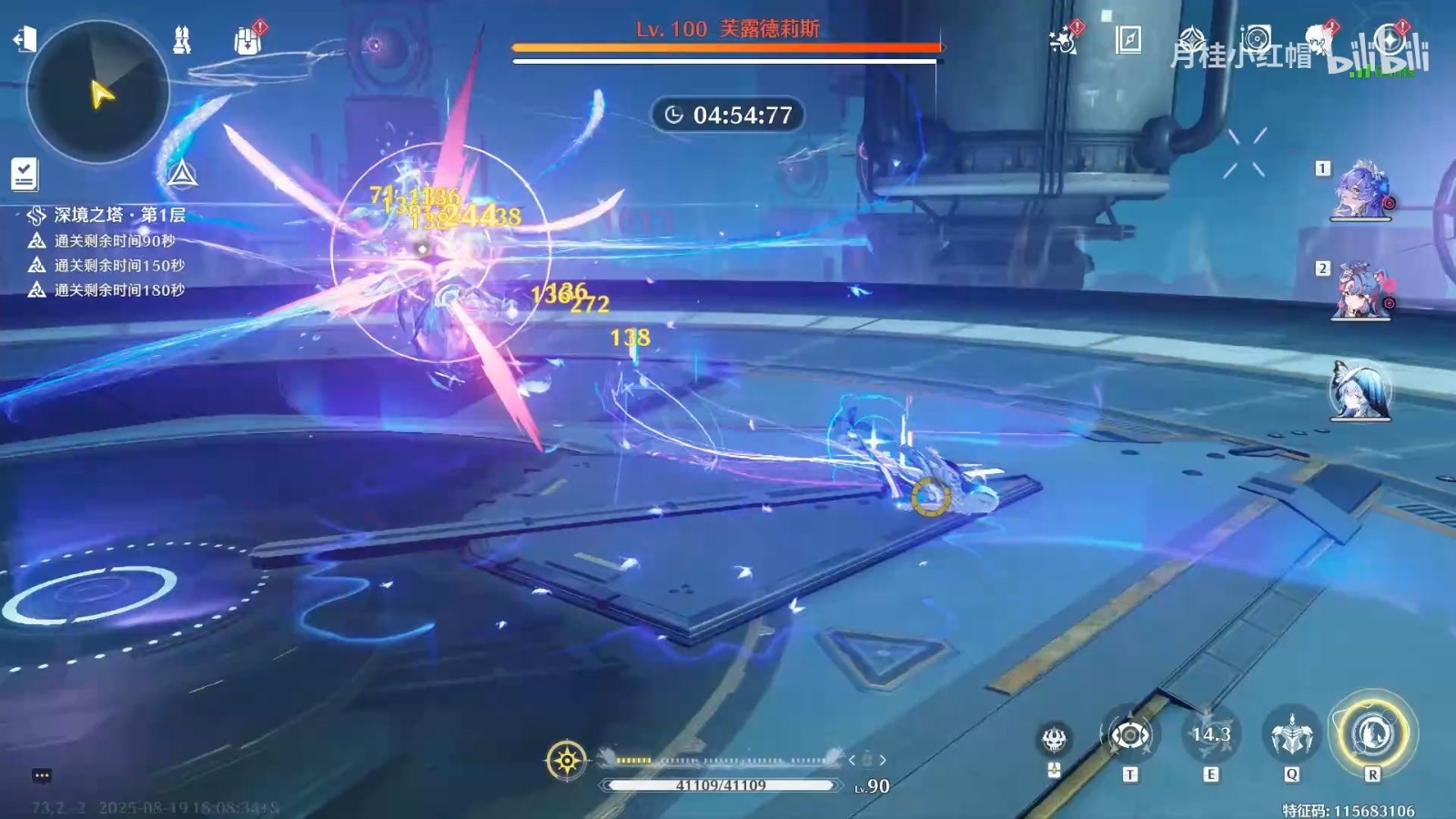Select the 深境之塔 · 第1层 objective tracker
The image size is (1456, 819).
[118, 216]
